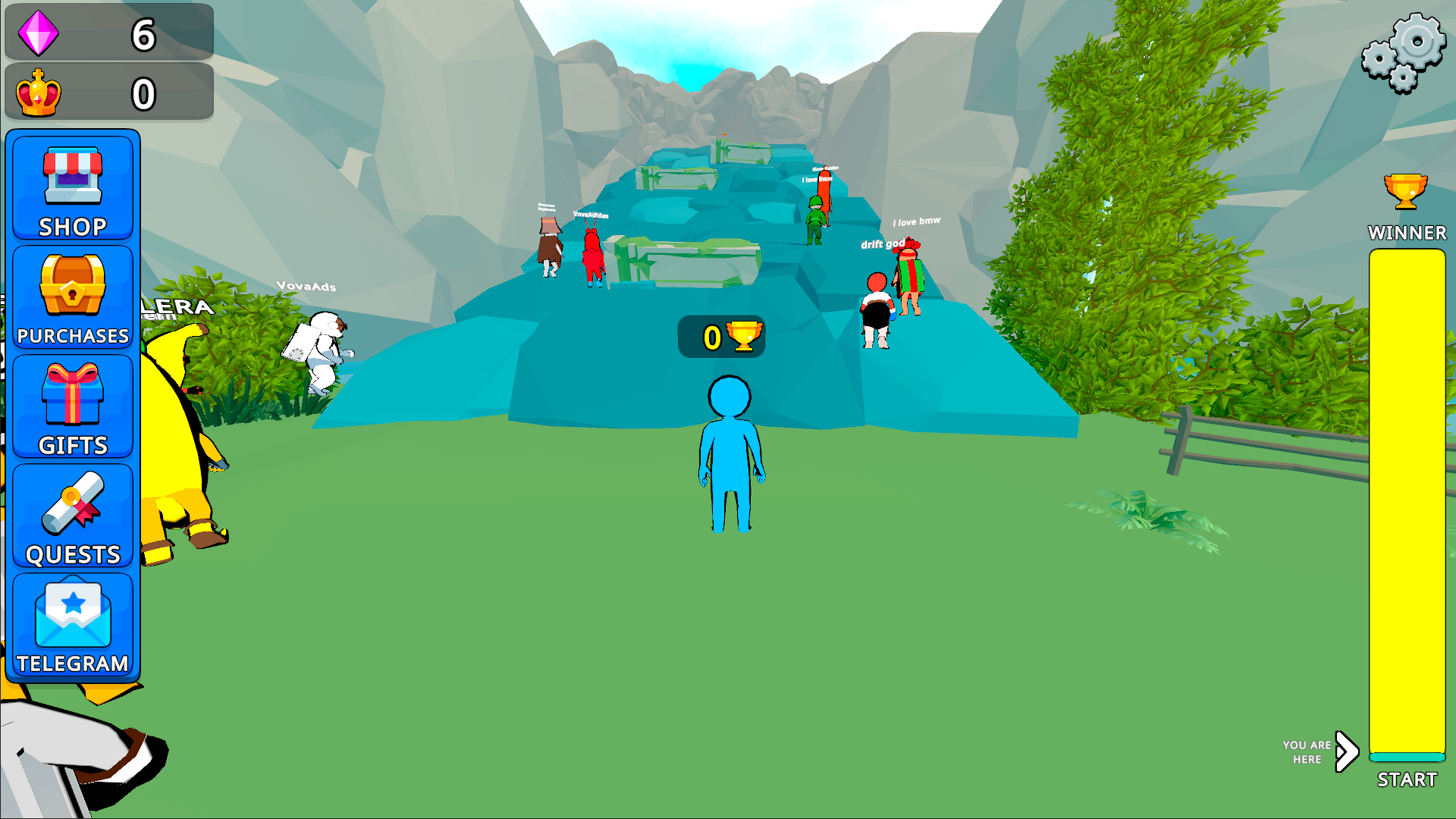
Task: Click the crown currency icon
Action: point(39,93)
